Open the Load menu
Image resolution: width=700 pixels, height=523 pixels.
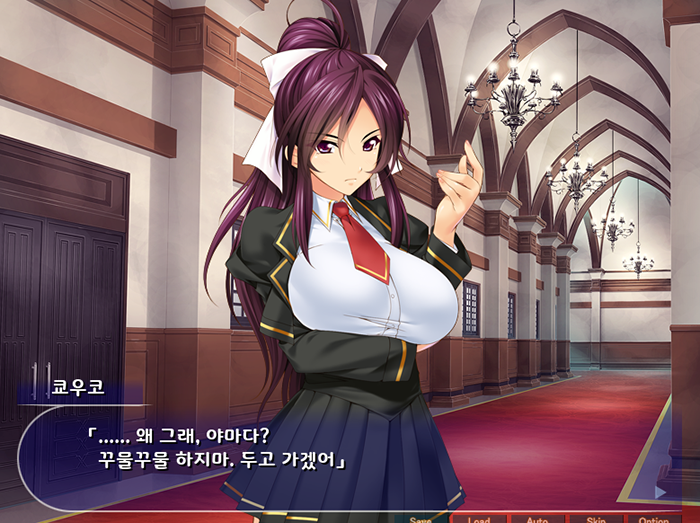point(479,519)
